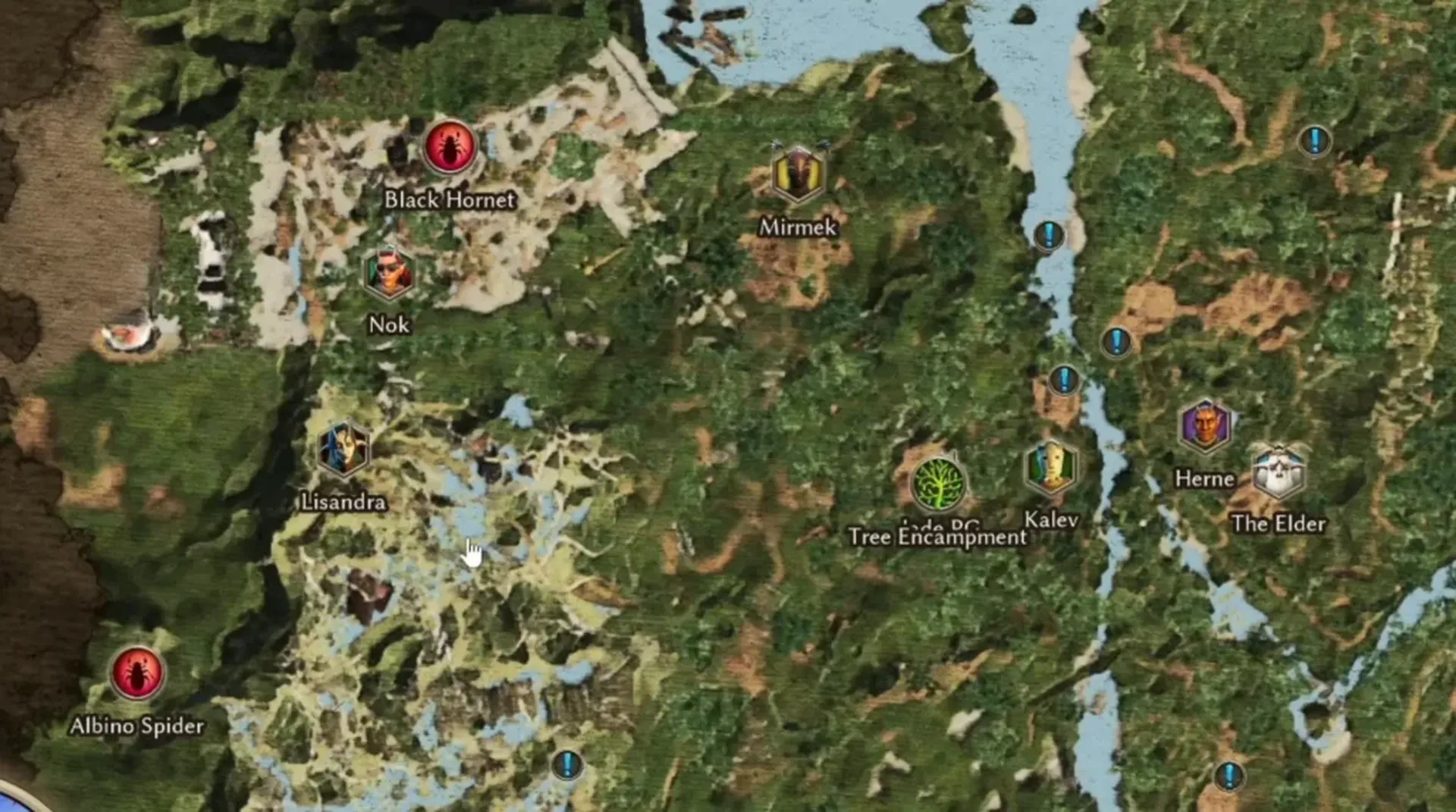Click the exclamation marker in the bottom-right corner
Screen dimensions: 1456x812
[x=1228, y=776]
